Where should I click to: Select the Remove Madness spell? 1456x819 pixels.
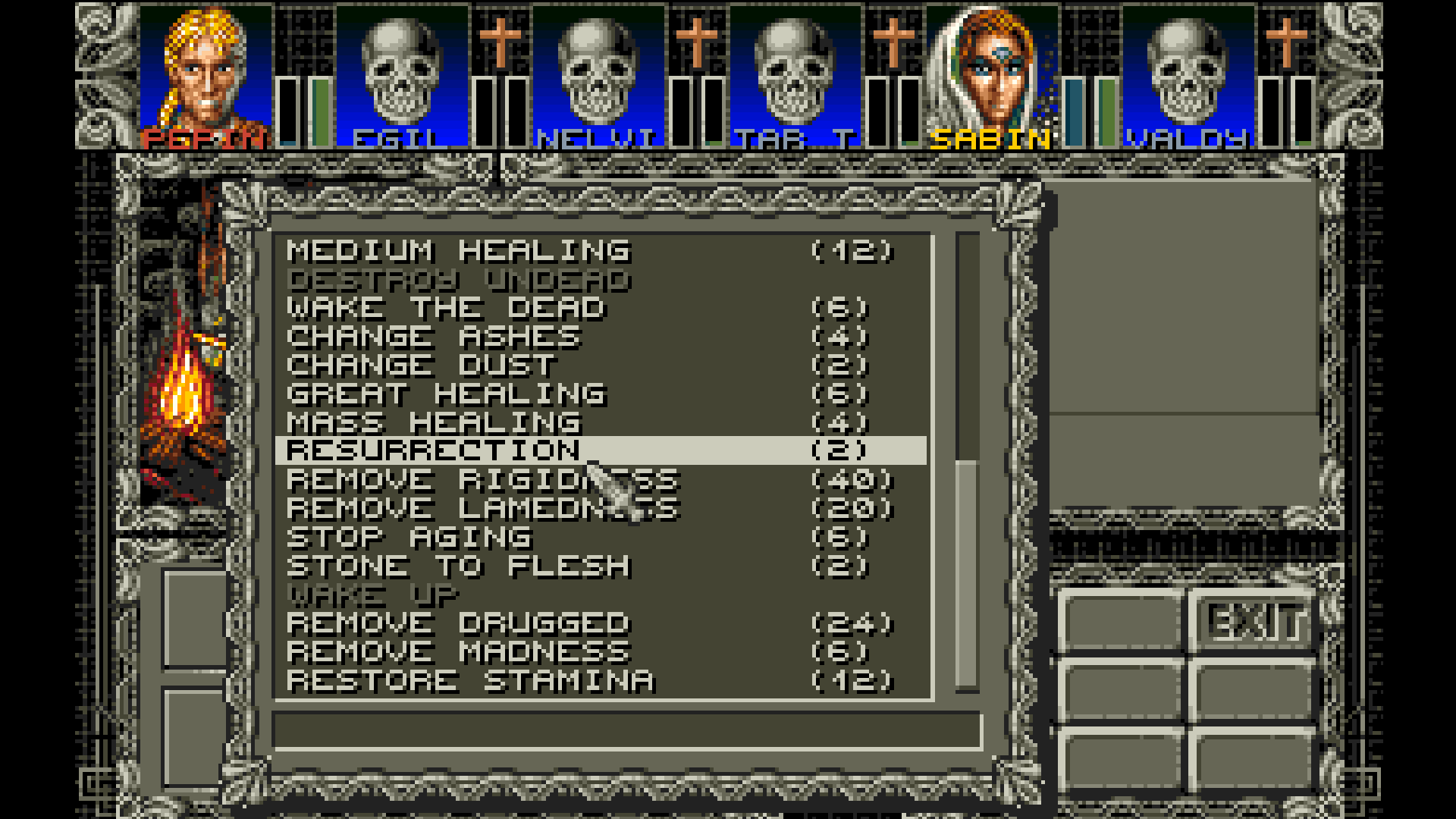pyautogui.click(x=455, y=651)
